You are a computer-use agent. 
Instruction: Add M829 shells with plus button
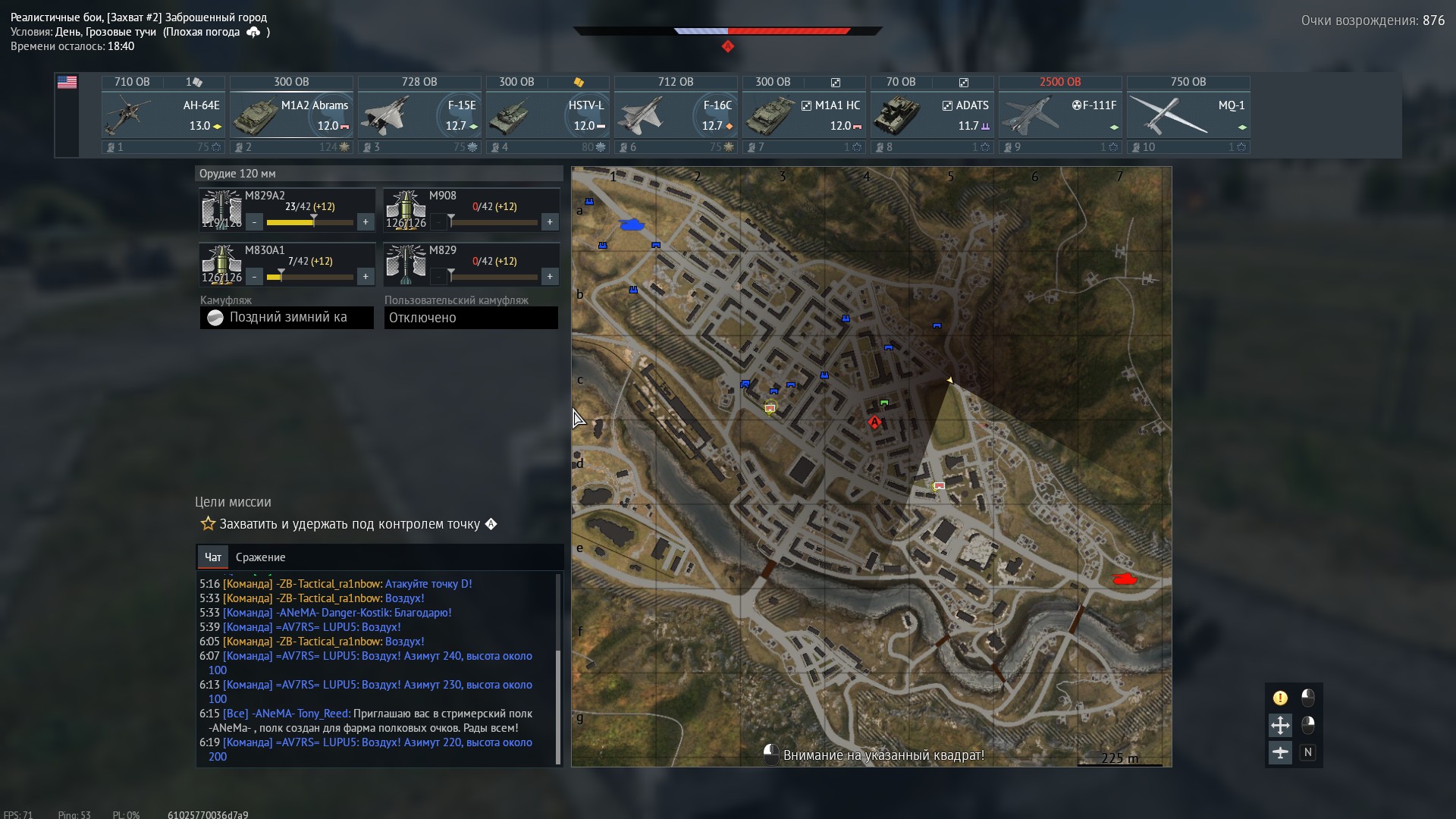[x=550, y=277]
